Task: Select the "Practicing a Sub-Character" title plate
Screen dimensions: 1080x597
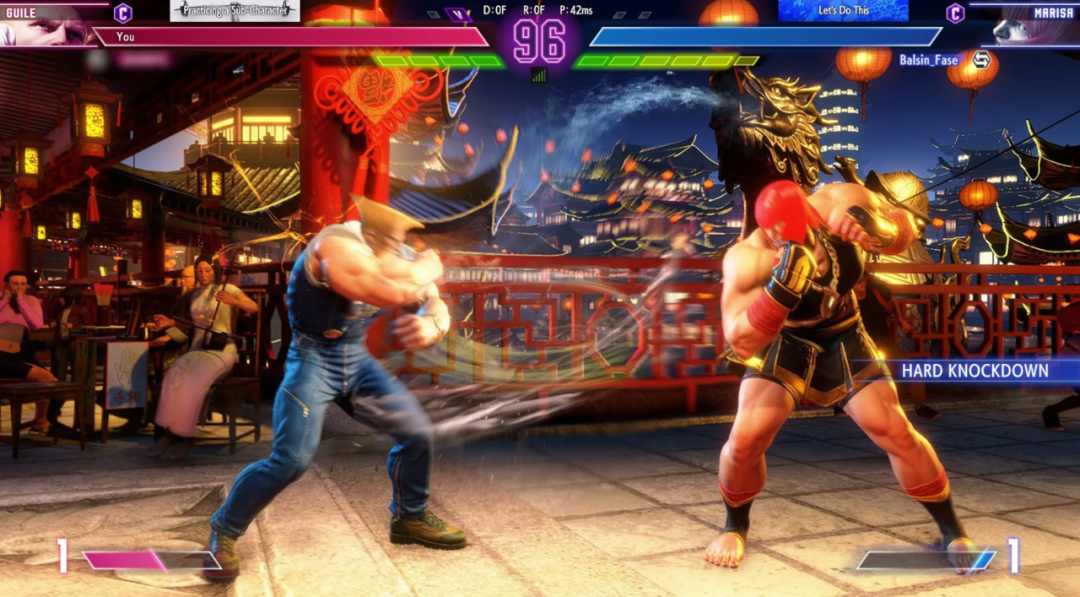Action: 235,11
